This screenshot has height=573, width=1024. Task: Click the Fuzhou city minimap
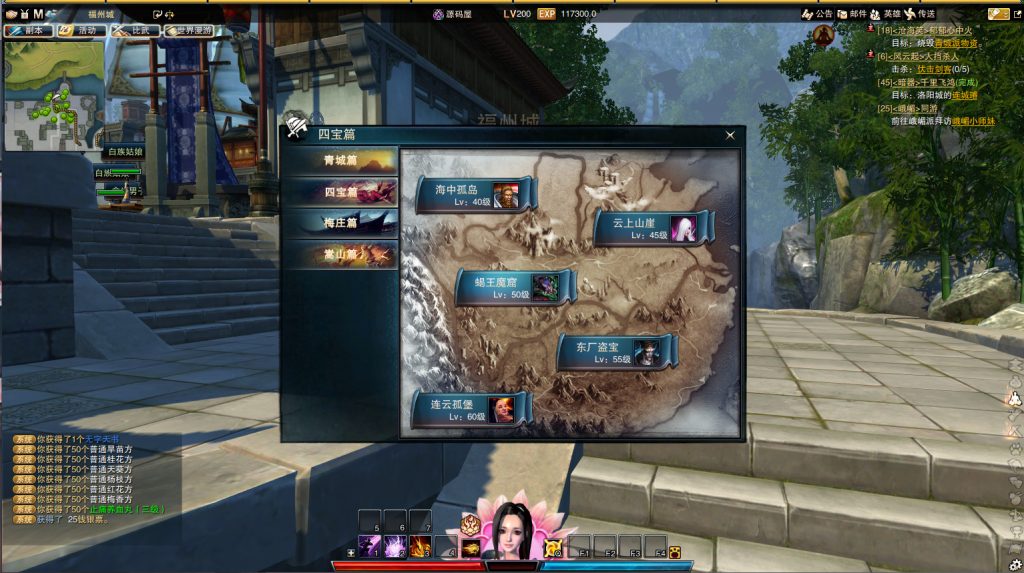[x=53, y=95]
